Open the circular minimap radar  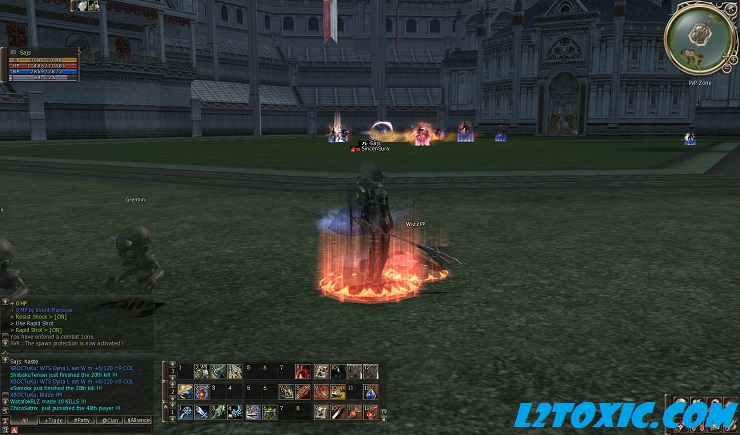click(x=700, y=33)
